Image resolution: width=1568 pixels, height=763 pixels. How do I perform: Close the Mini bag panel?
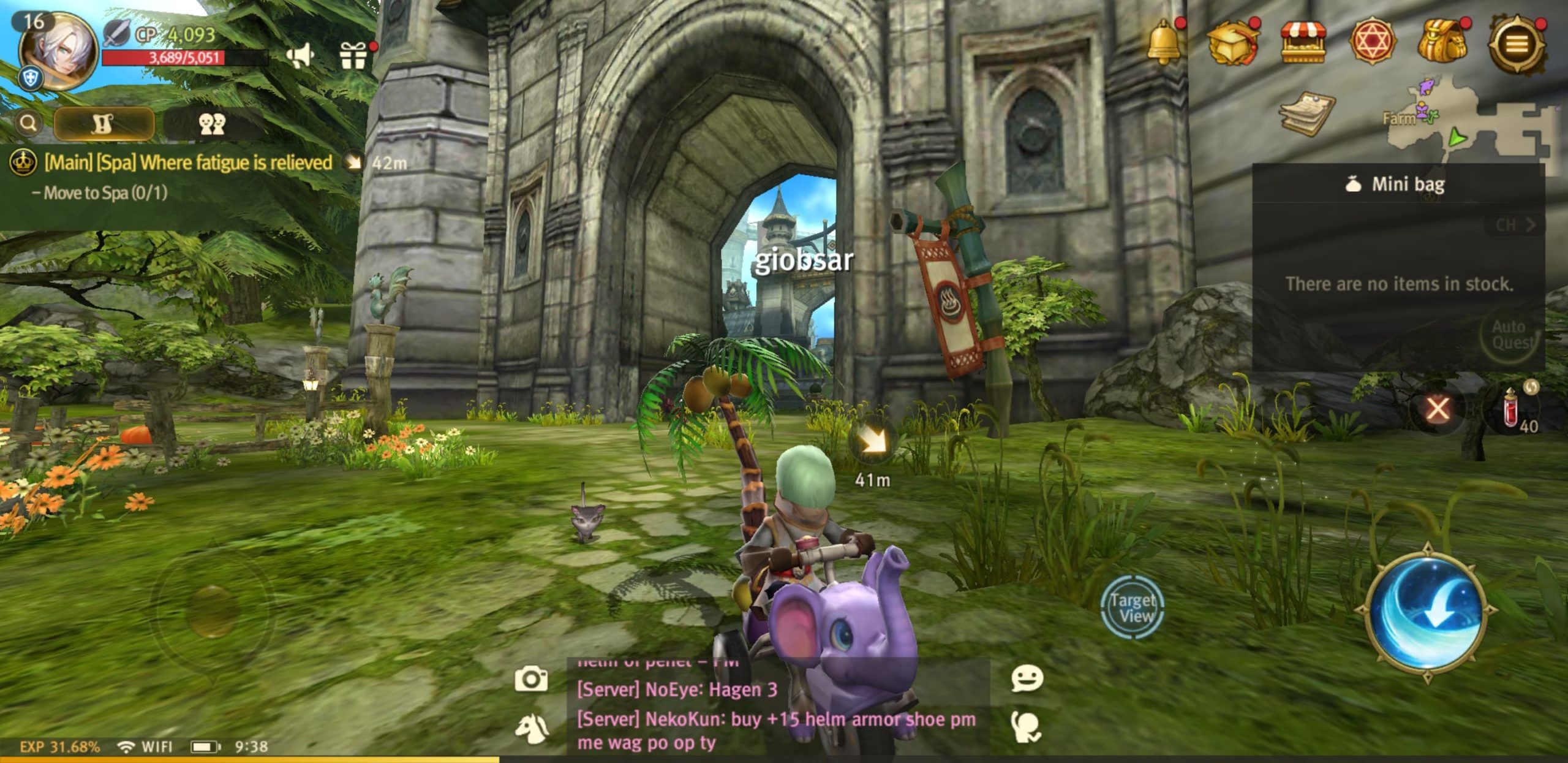(x=1438, y=409)
